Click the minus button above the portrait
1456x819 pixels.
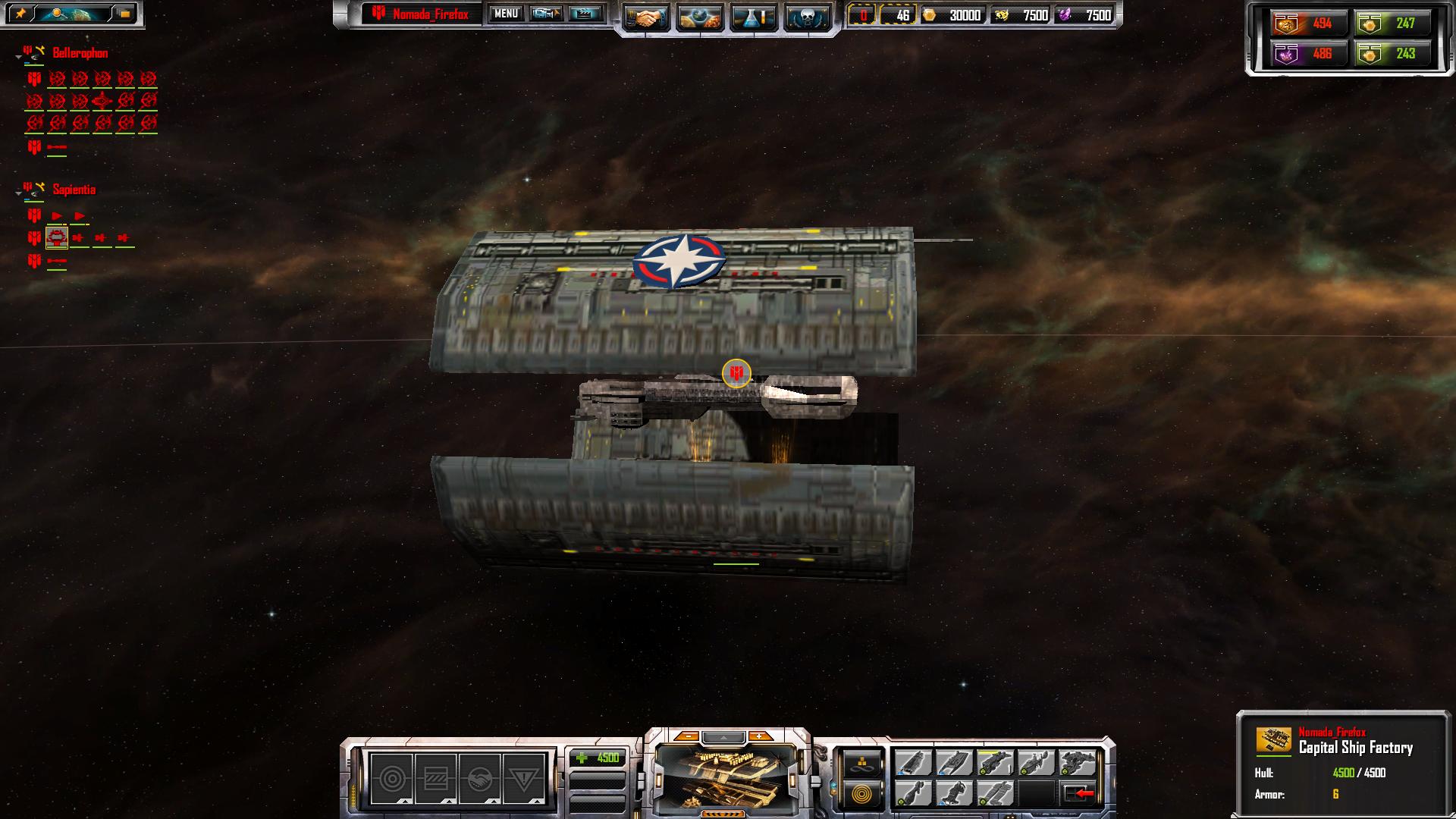click(x=687, y=736)
